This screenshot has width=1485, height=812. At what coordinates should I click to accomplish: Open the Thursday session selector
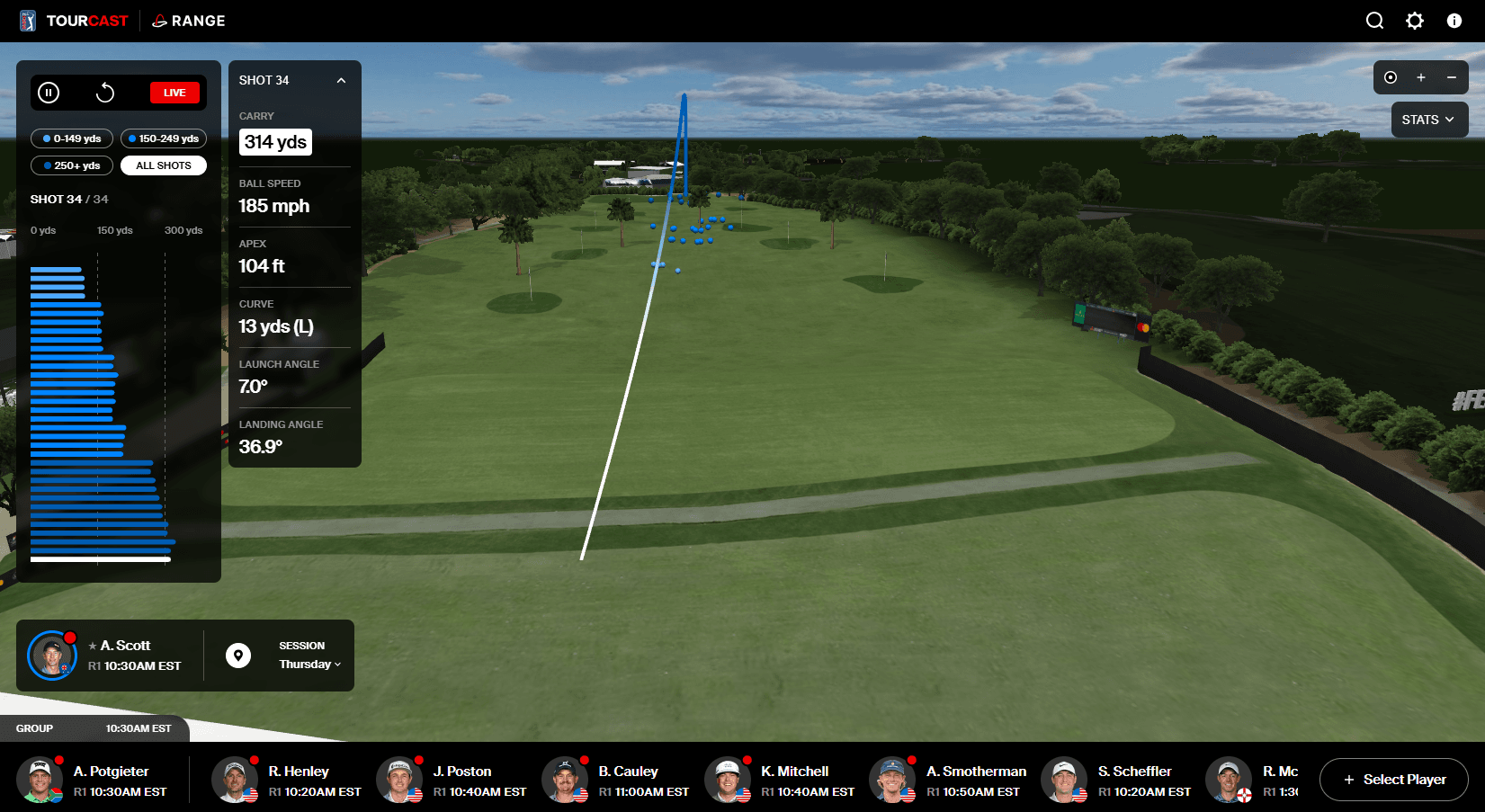(309, 665)
